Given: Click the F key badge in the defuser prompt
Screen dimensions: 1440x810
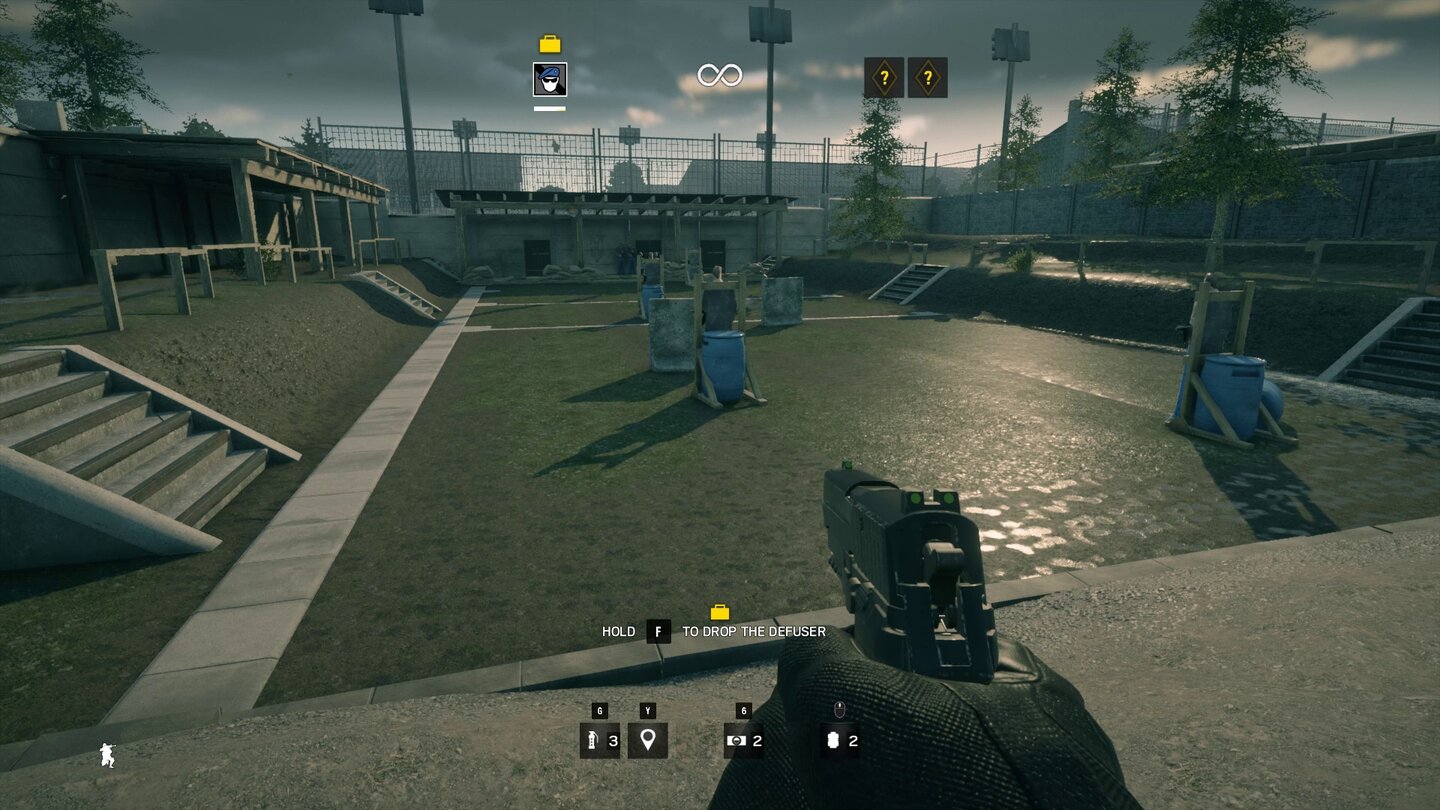Looking at the screenshot, I should click(x=657, y=631).
